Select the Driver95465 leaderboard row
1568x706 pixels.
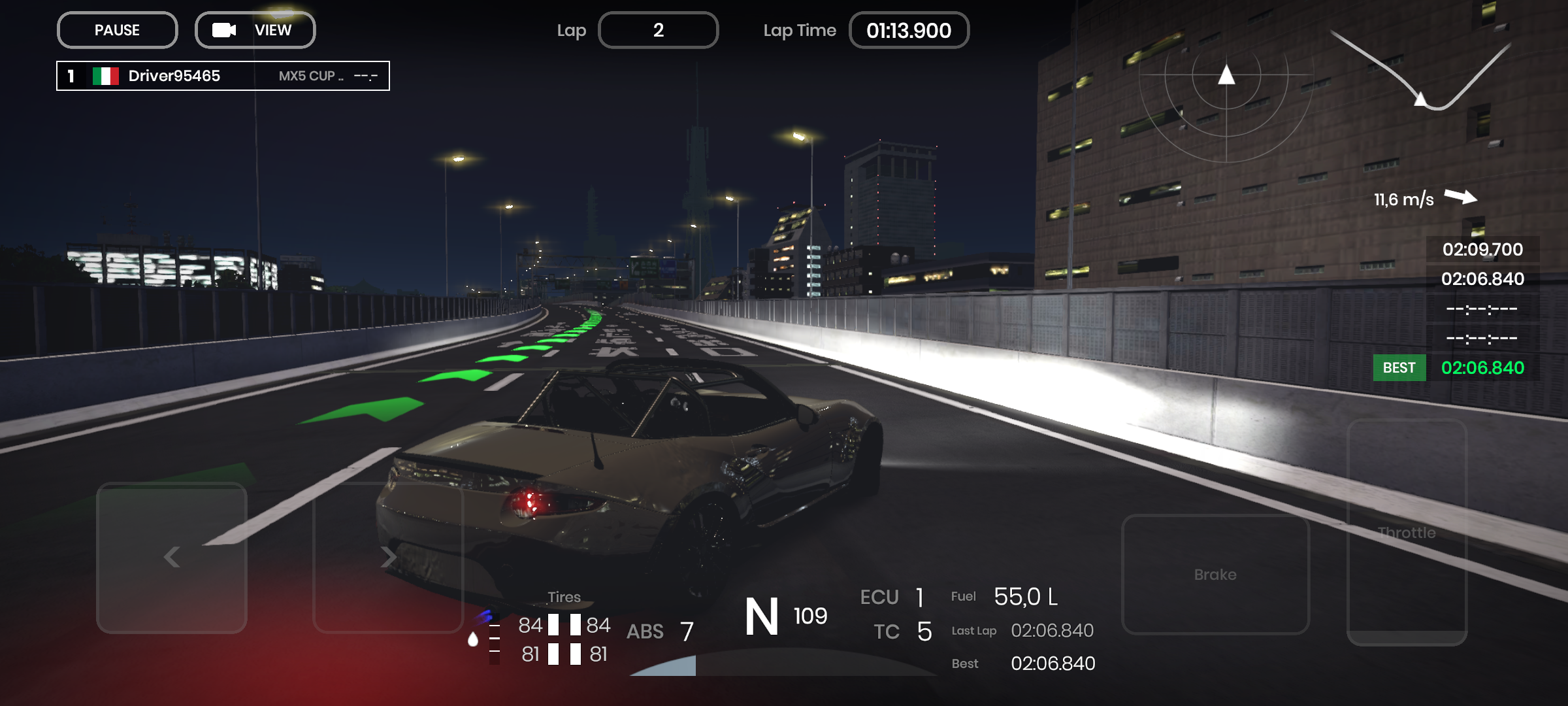click(x=223, y=76)
